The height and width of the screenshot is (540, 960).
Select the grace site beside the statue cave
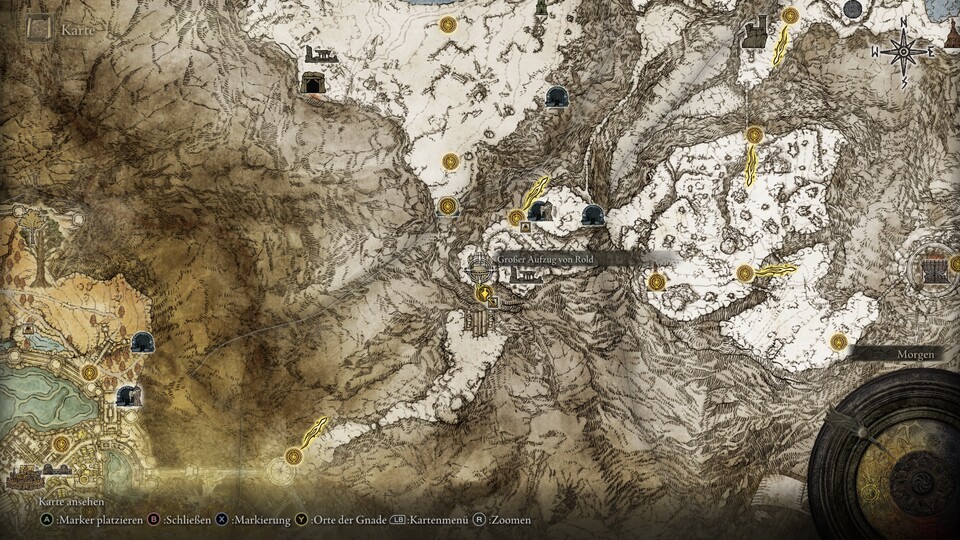click(516, 217)
